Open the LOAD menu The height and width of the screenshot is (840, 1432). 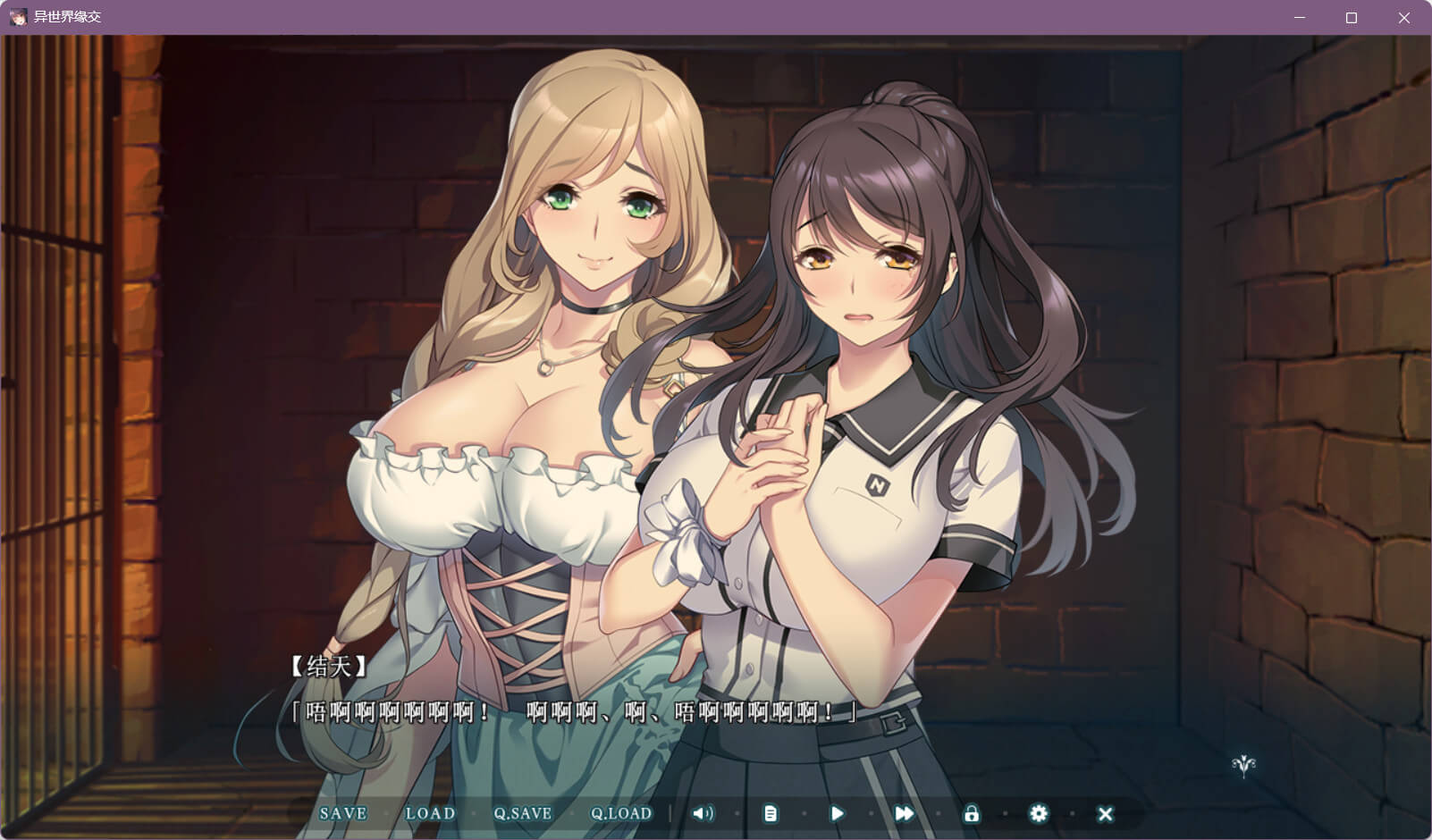pos(430,813)
